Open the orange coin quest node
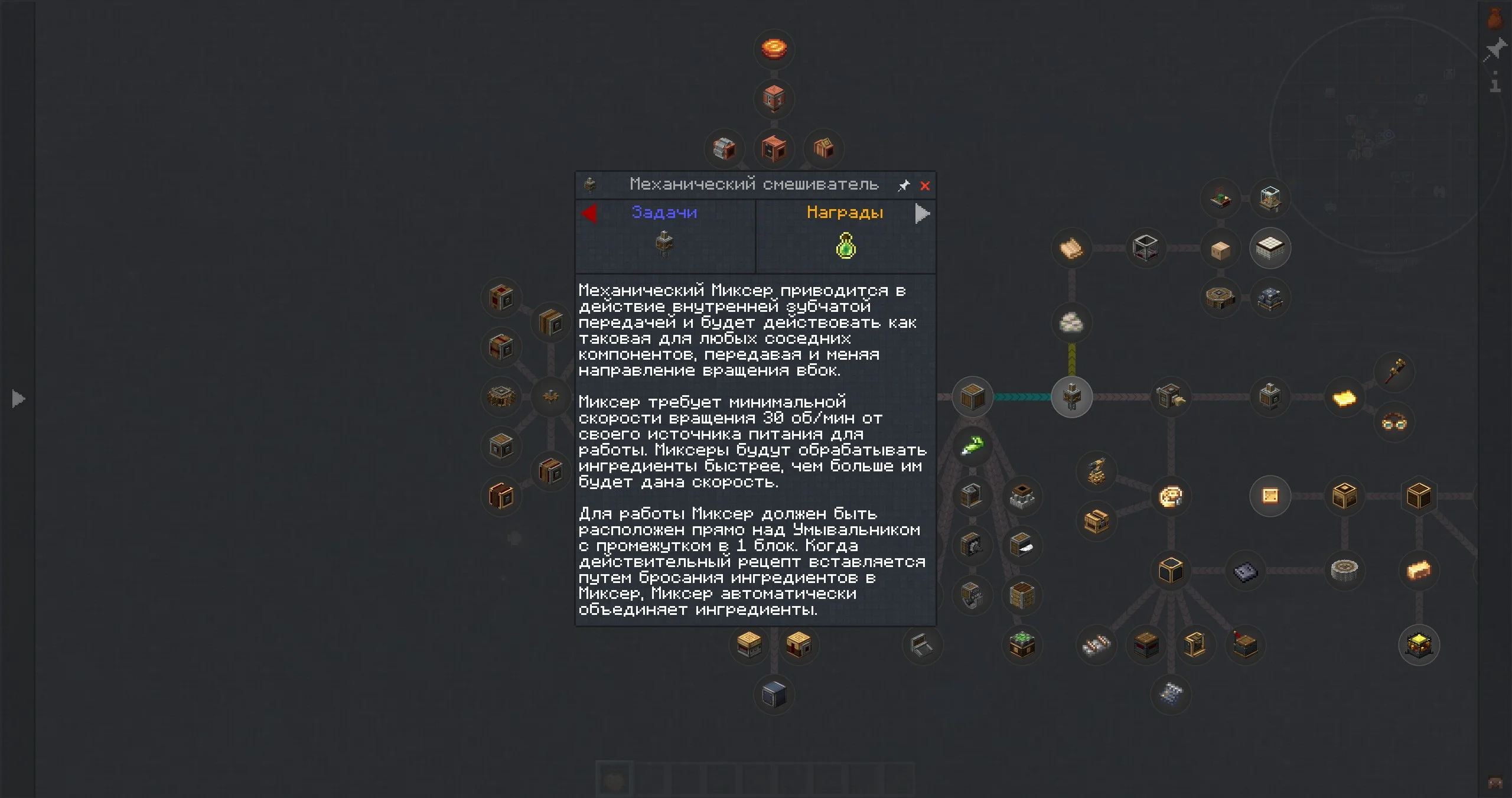 pyautogui.click(x=774, y=48)
